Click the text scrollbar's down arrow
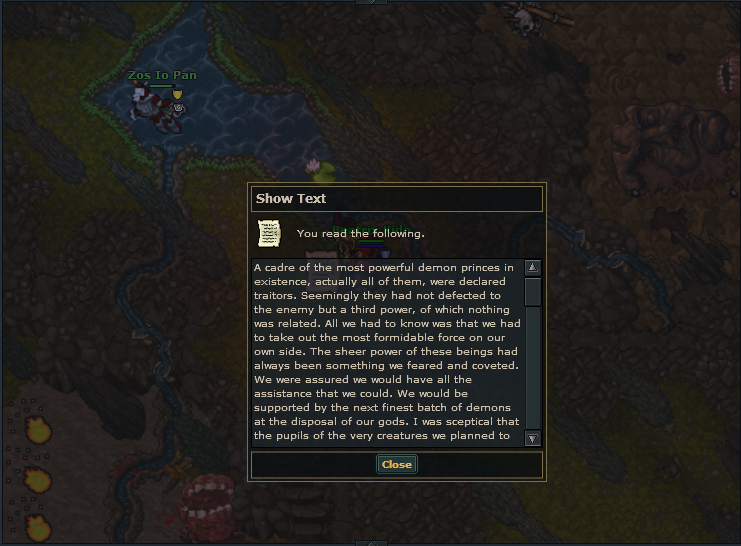Image resolution: width=741 pixels, height=546 pixels. pos(533,438)
